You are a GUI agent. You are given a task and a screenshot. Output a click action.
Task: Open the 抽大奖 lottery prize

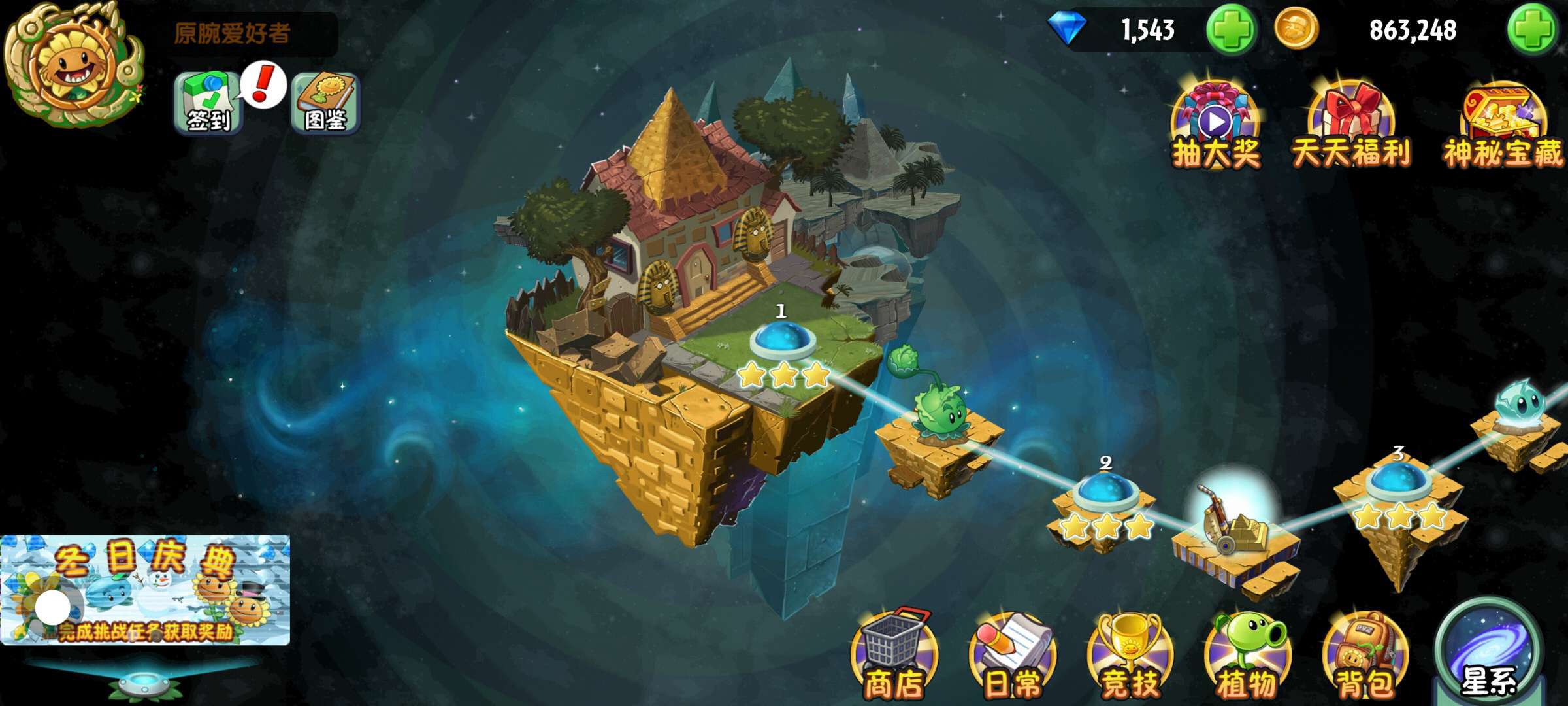[1217, 126]
